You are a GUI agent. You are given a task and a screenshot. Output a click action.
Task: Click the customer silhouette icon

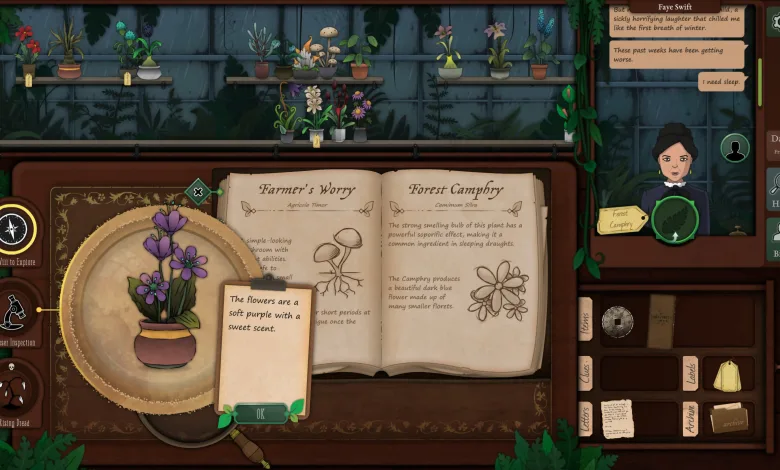click(x=735, y=148)
